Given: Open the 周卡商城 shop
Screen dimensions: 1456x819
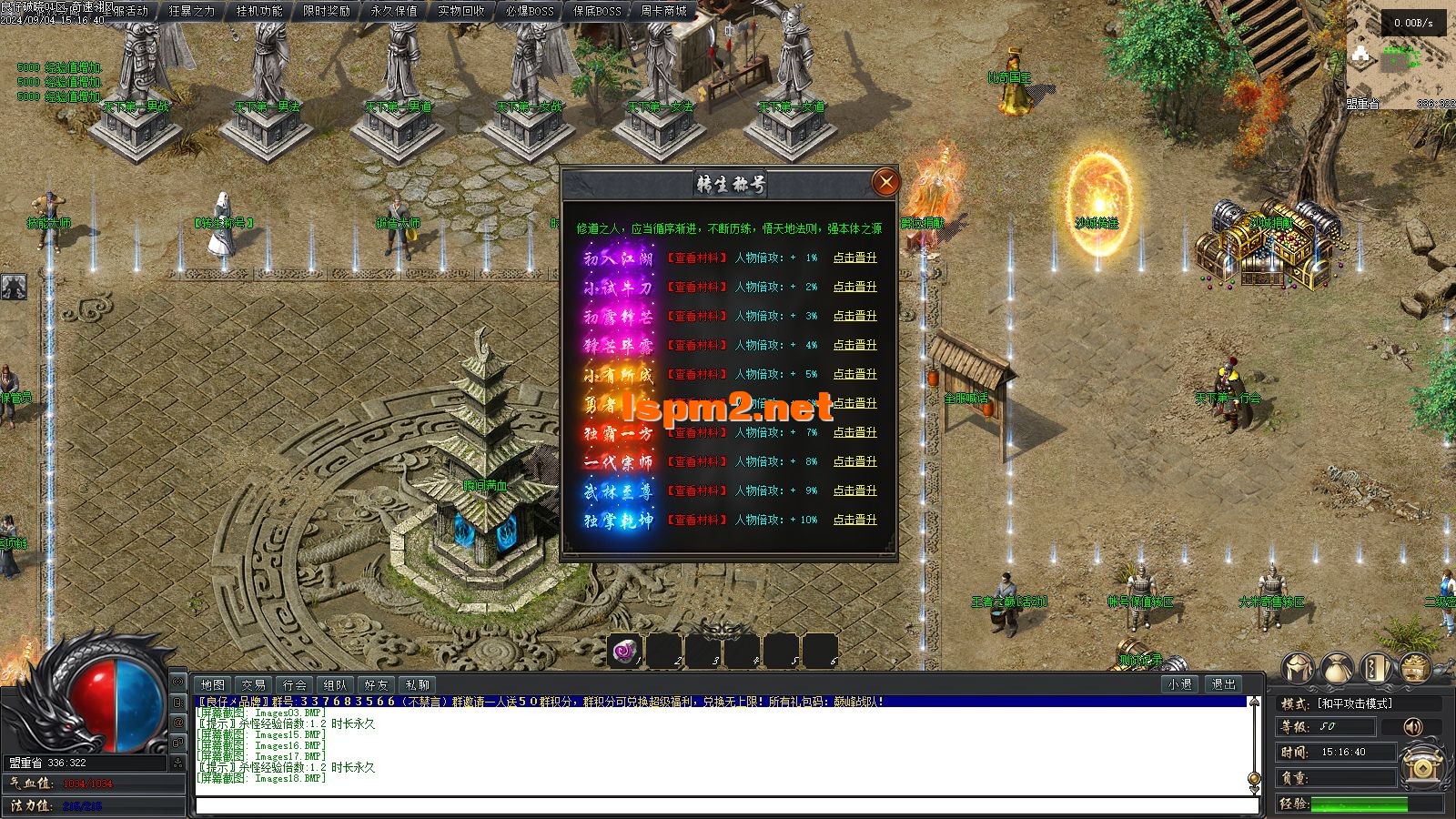Looking at the screenshot, I should click(663, 11).
